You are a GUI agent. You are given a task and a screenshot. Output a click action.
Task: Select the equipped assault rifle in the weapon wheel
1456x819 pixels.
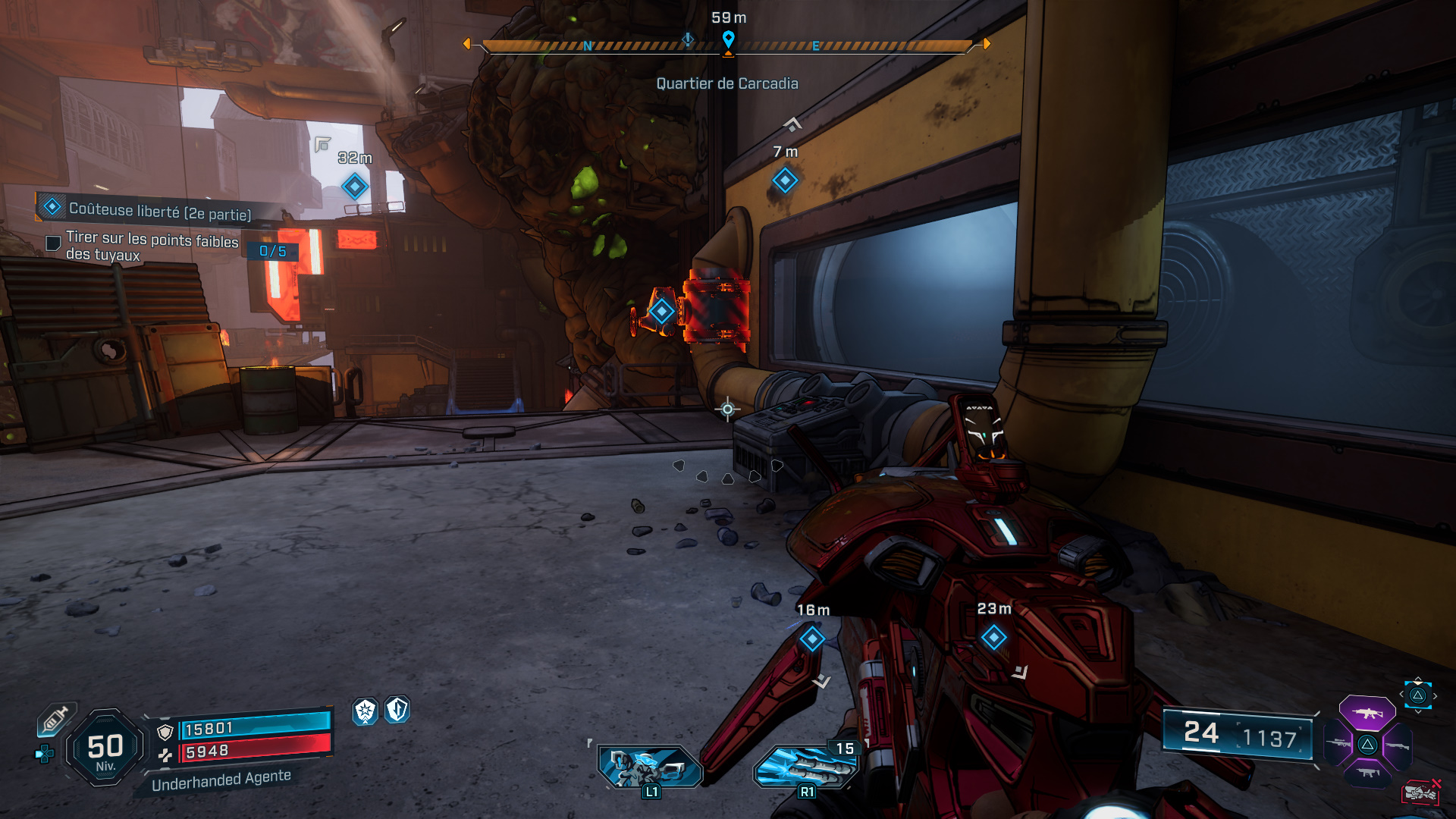pyautogui.click(x=1367, y=713)
